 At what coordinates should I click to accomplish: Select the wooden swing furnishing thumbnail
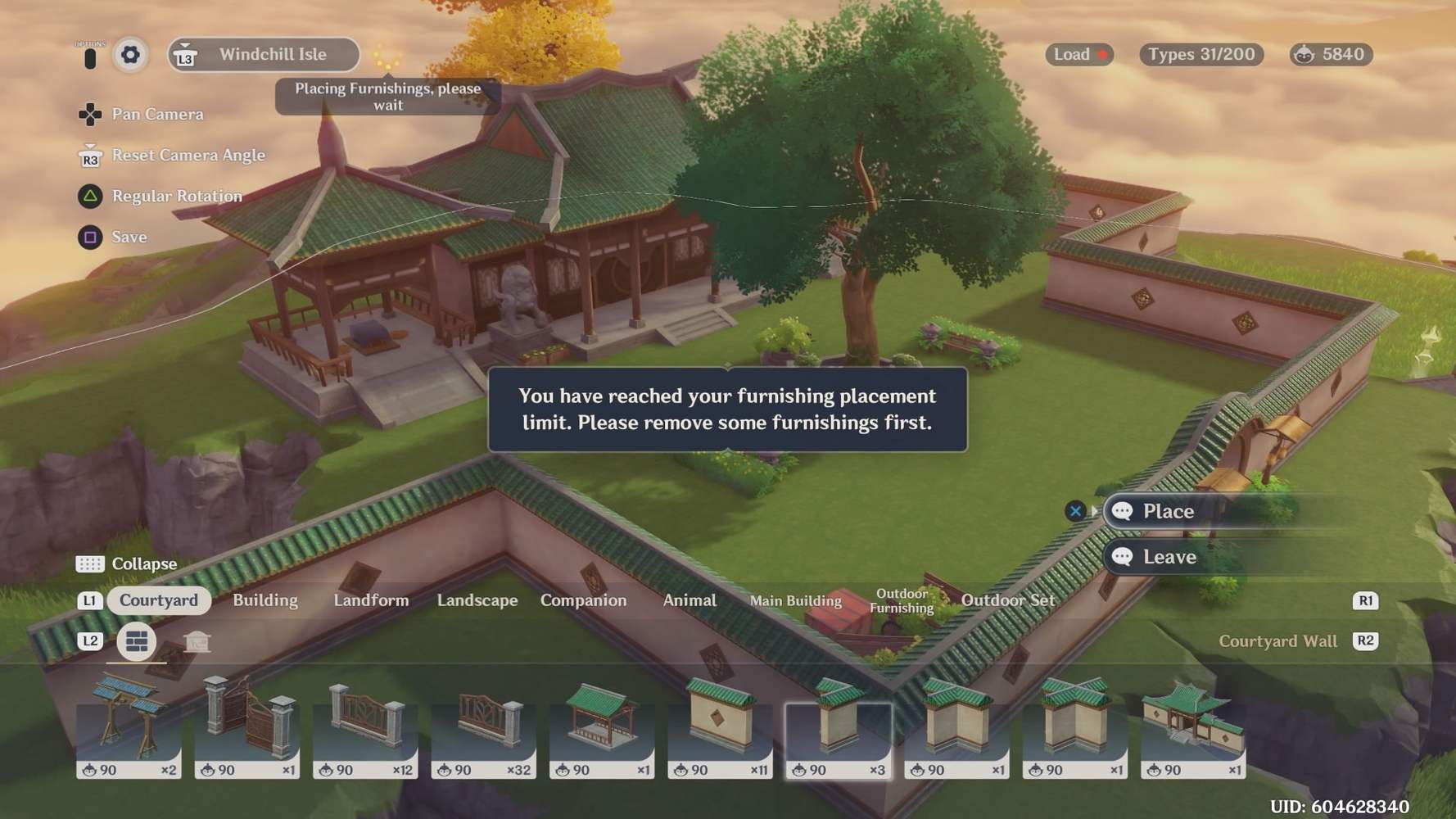click(x=128, y=725)
